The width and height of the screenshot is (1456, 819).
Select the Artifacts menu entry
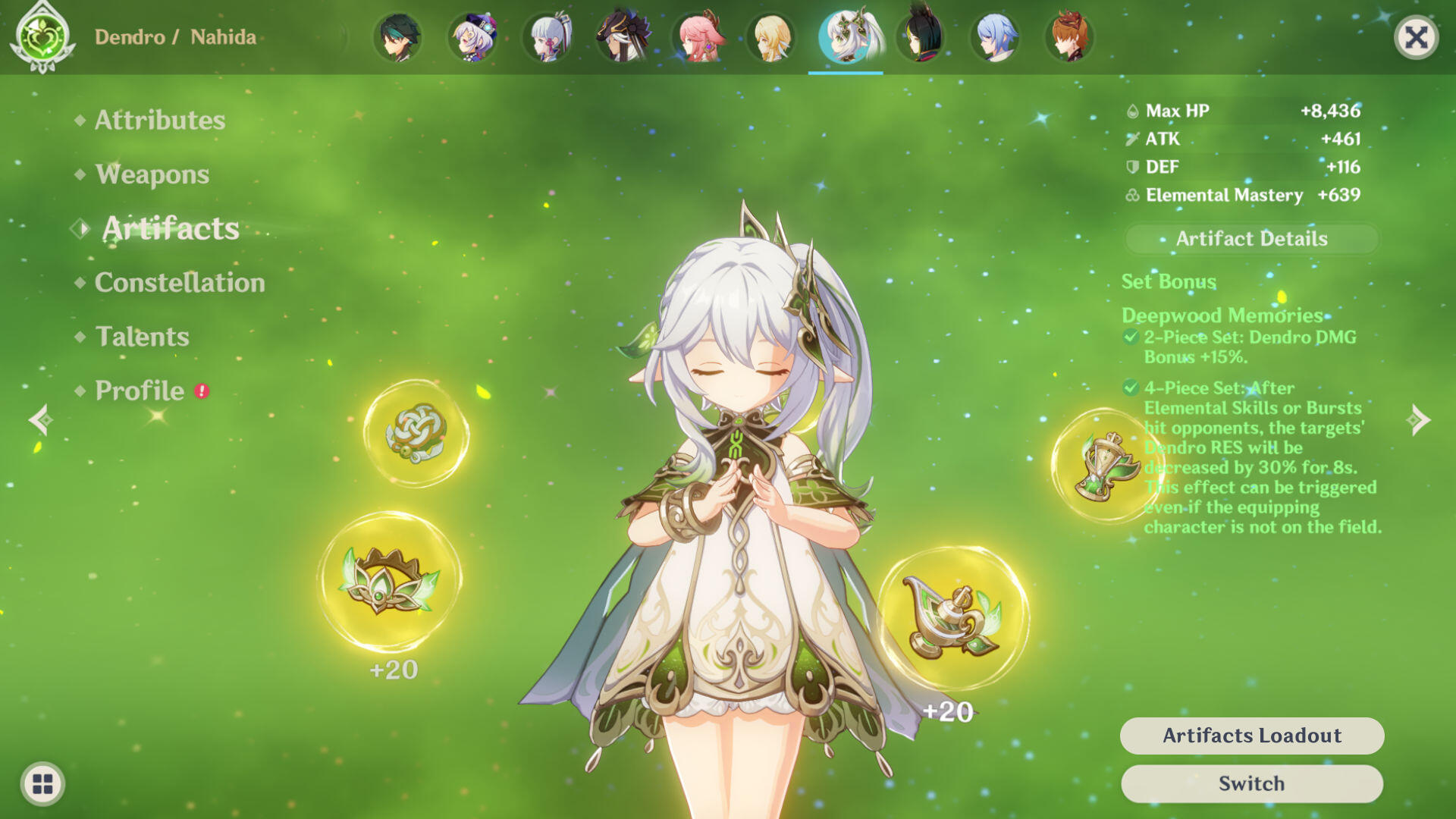[x=171, y=228]
